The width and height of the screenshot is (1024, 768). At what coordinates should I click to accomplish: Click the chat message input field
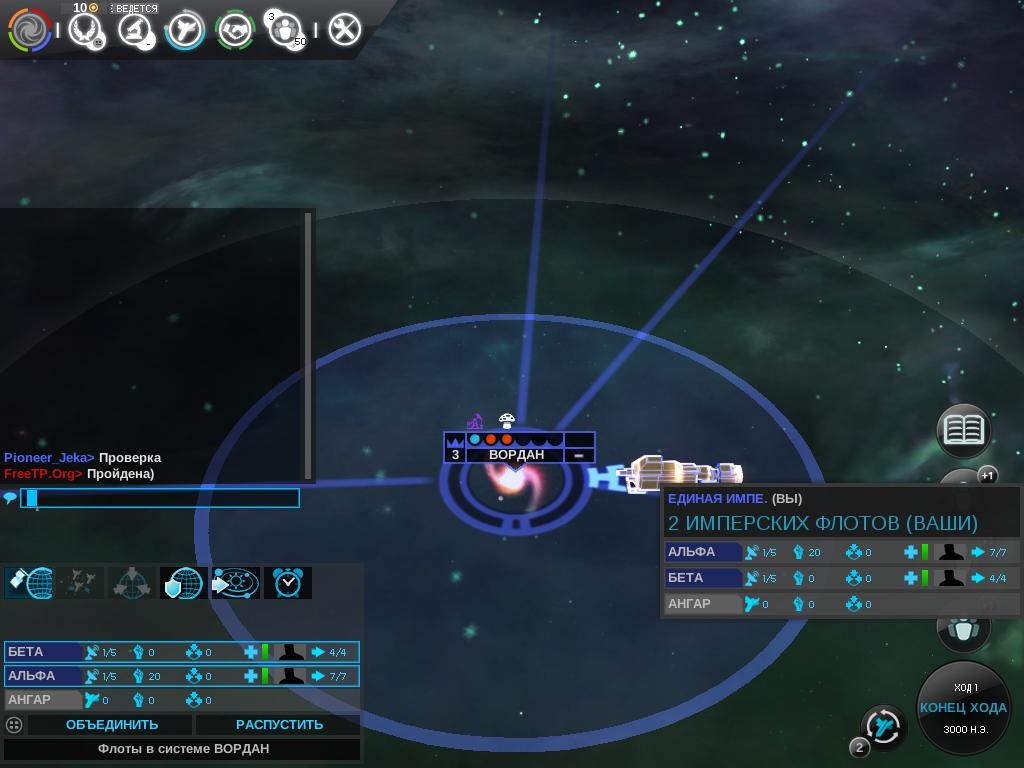[x=160, y=498]
